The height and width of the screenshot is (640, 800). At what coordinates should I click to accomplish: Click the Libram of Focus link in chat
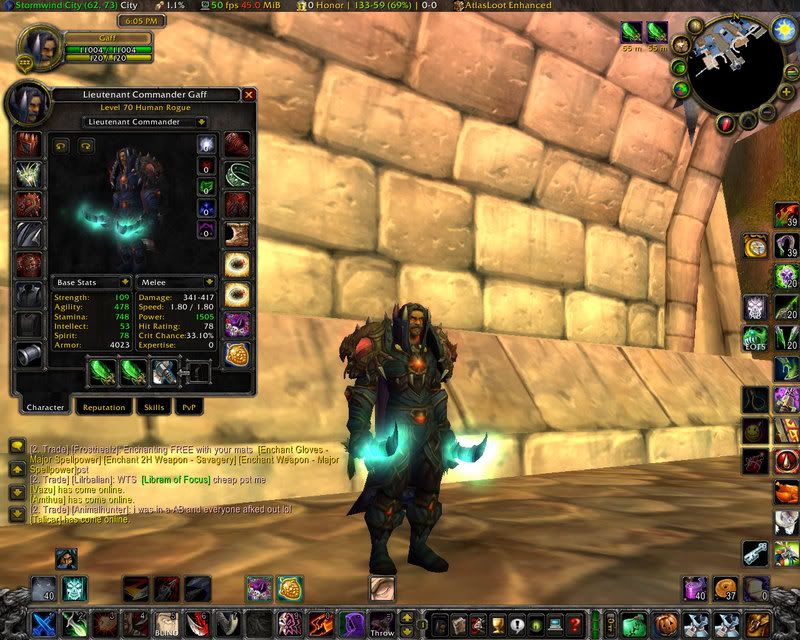pyautogui.click(x=179, y=479)
